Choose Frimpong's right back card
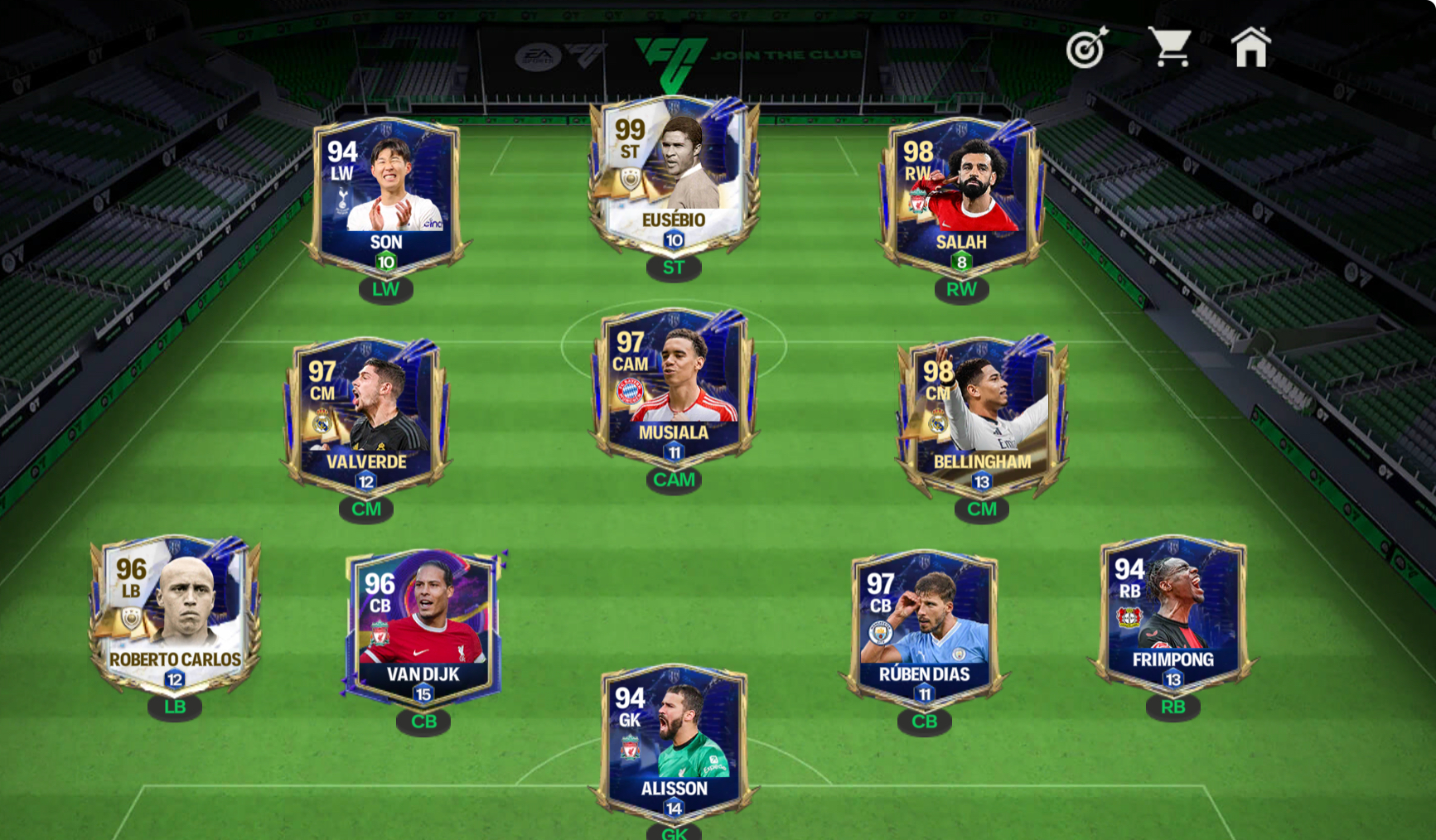This screenshot has width=1436, height=840. 1172,615
